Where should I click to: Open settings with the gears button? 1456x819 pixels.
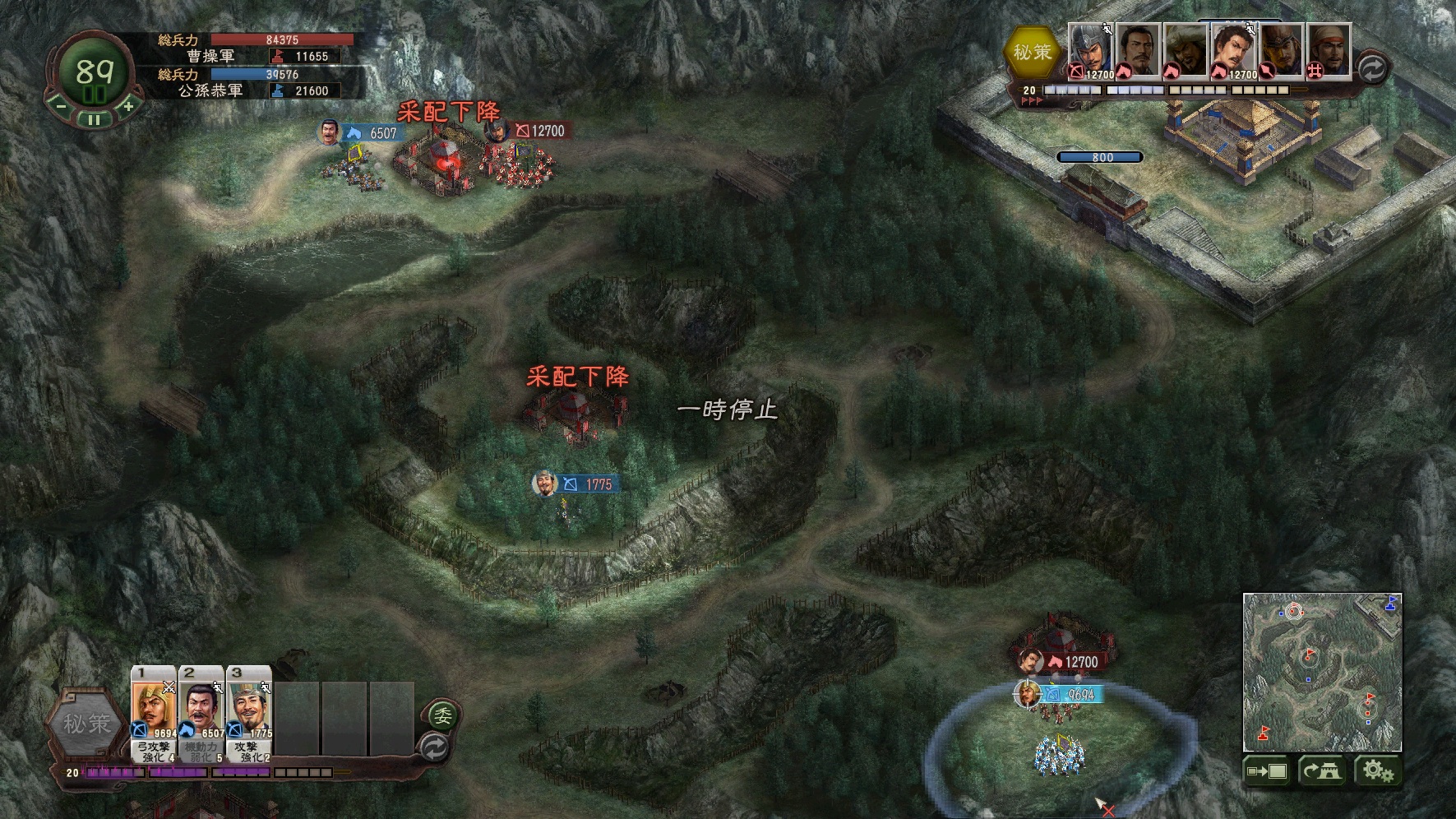point(1377,771)
